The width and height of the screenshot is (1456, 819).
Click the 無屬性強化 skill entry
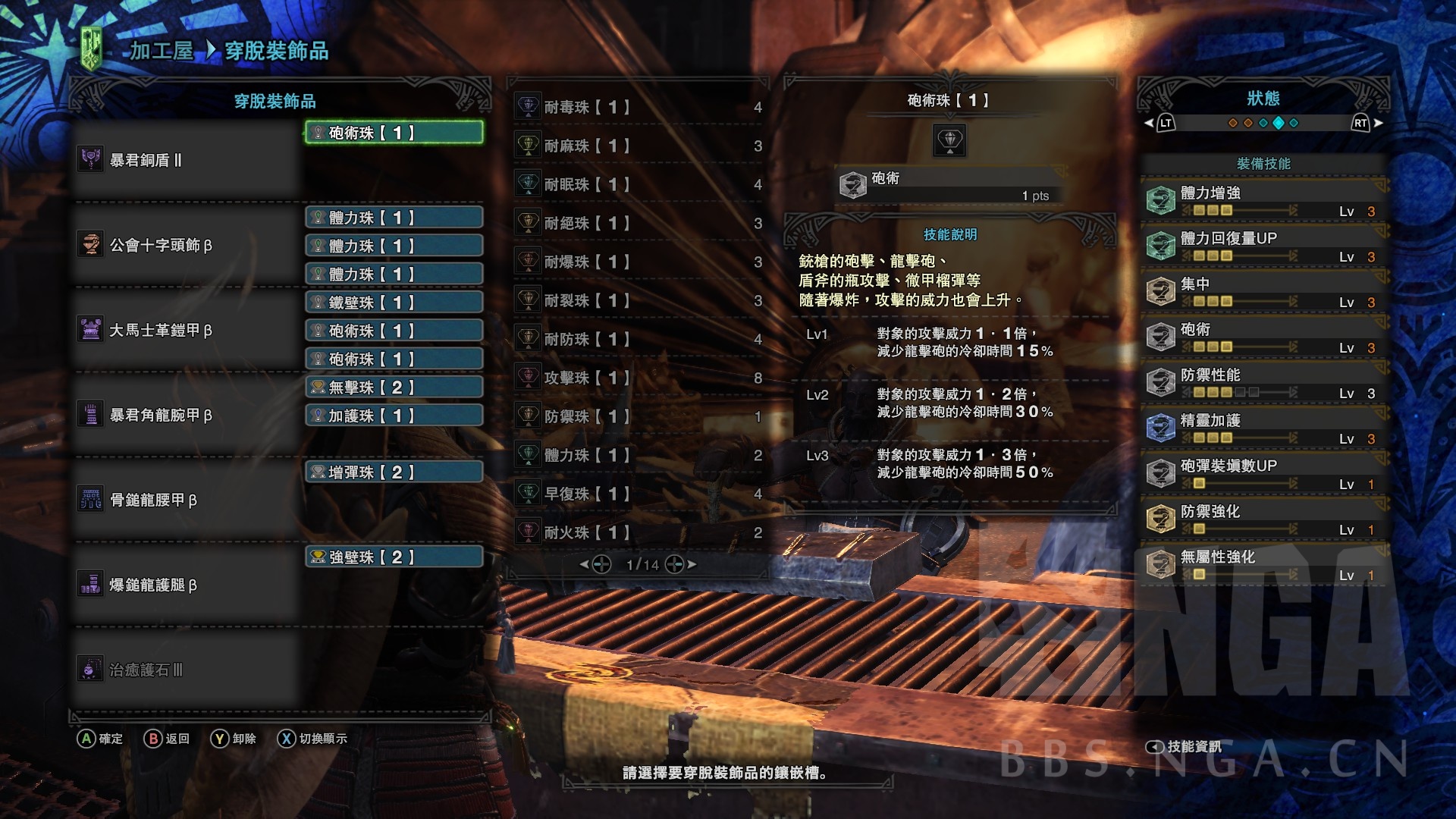coord(1263,564)
